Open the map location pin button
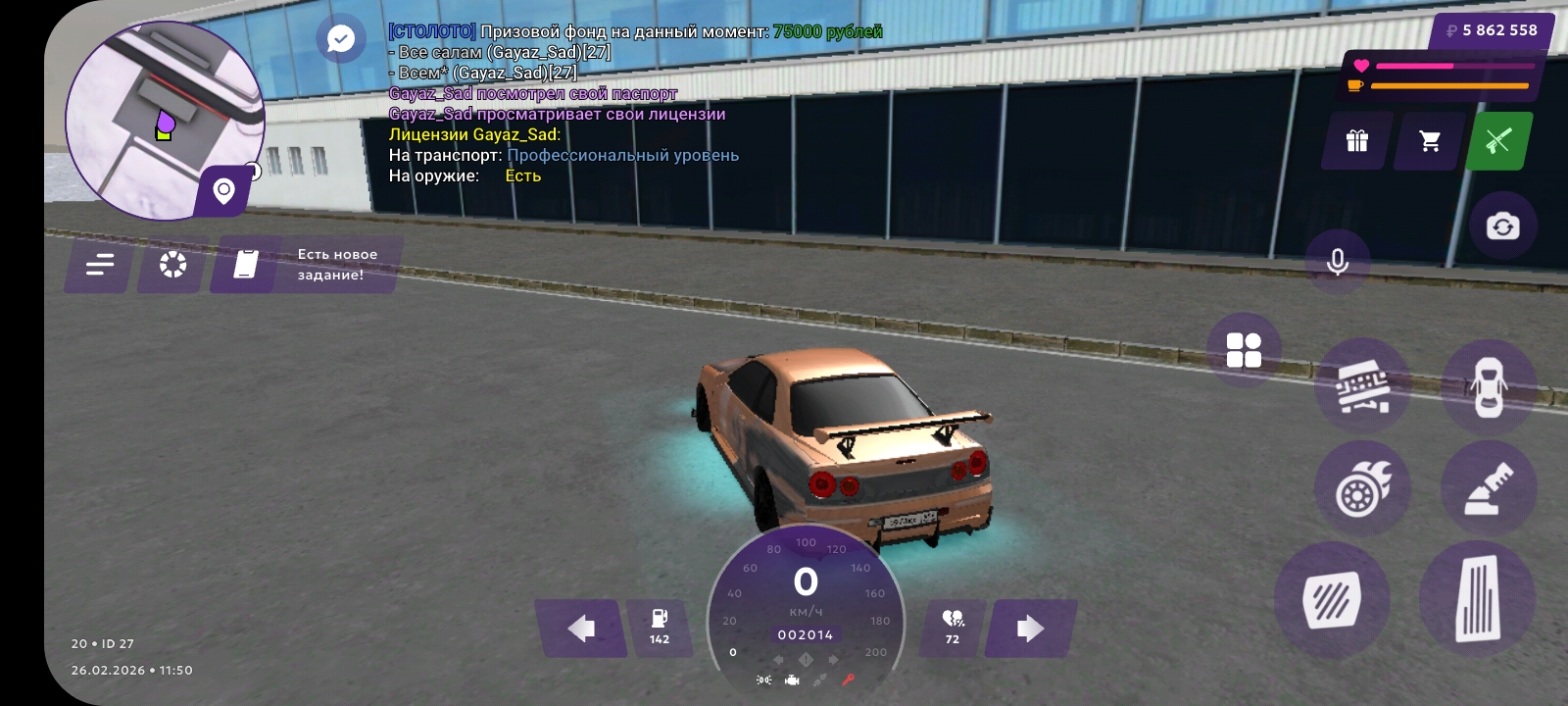Viewport: 1568px width, 706px height. tap(224, 191)
